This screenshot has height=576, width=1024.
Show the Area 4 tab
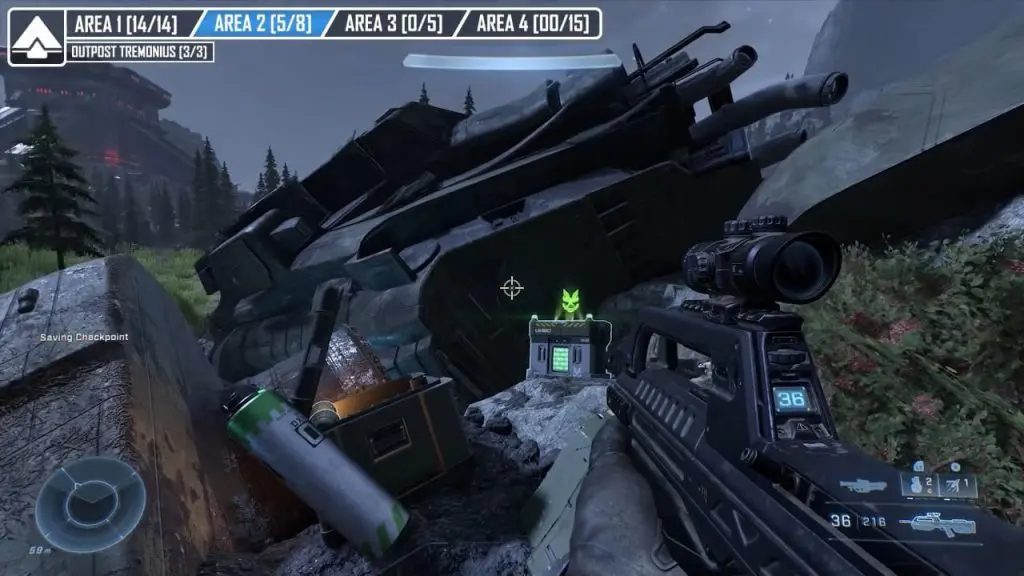point(528,23)
